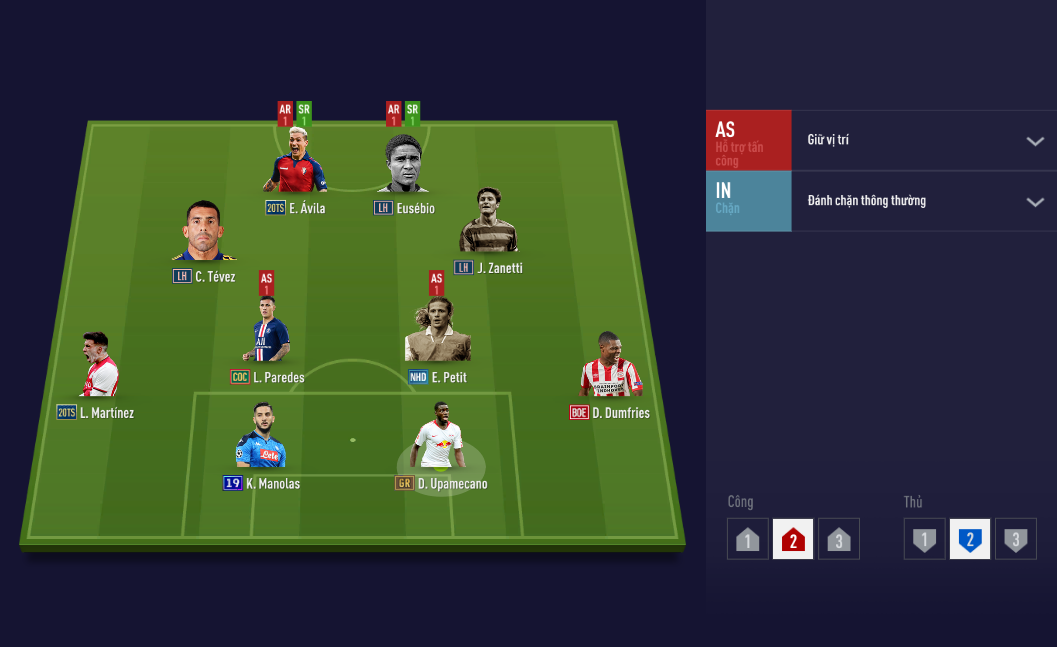Select attack level 3
1057x647 pixels.
click(838, 539)
